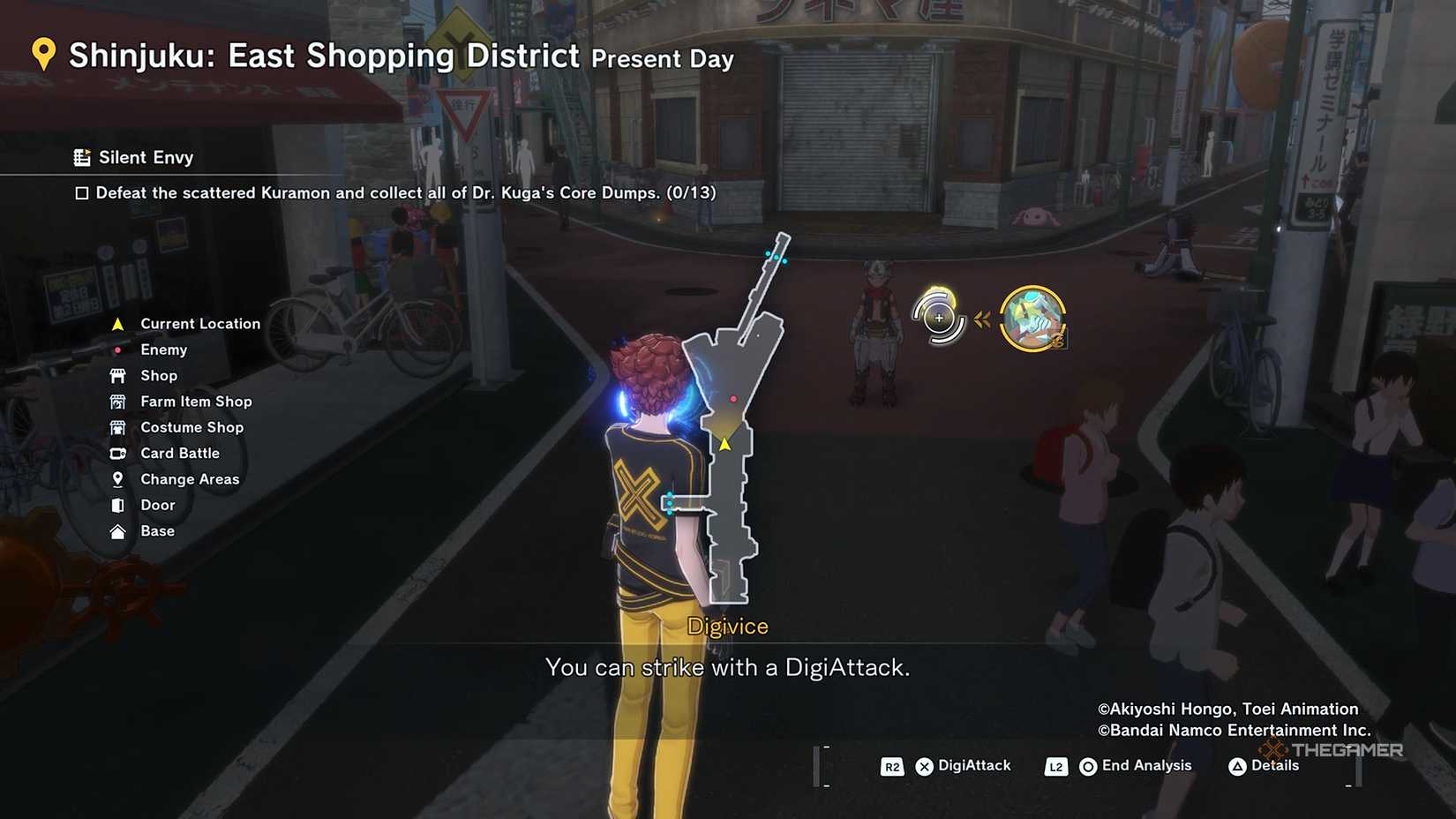Image resolution: width=1456 pixels, height=819 pixels.
Task: Click the DigiAttack targeting reticle icon
Action: point(939,318)
